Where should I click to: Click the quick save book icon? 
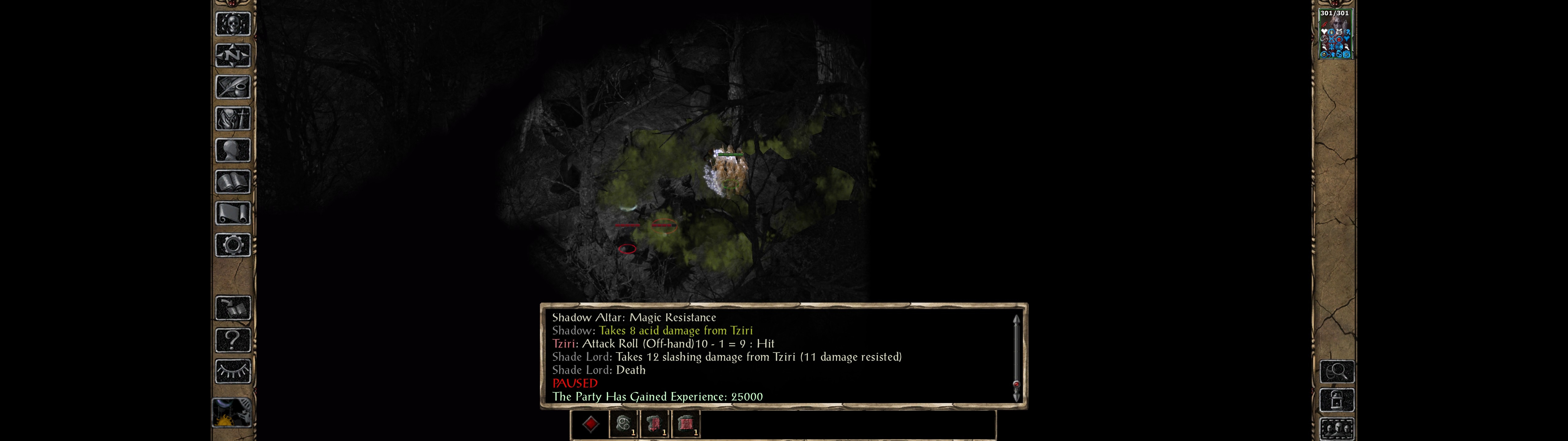[x=232, y=308]
